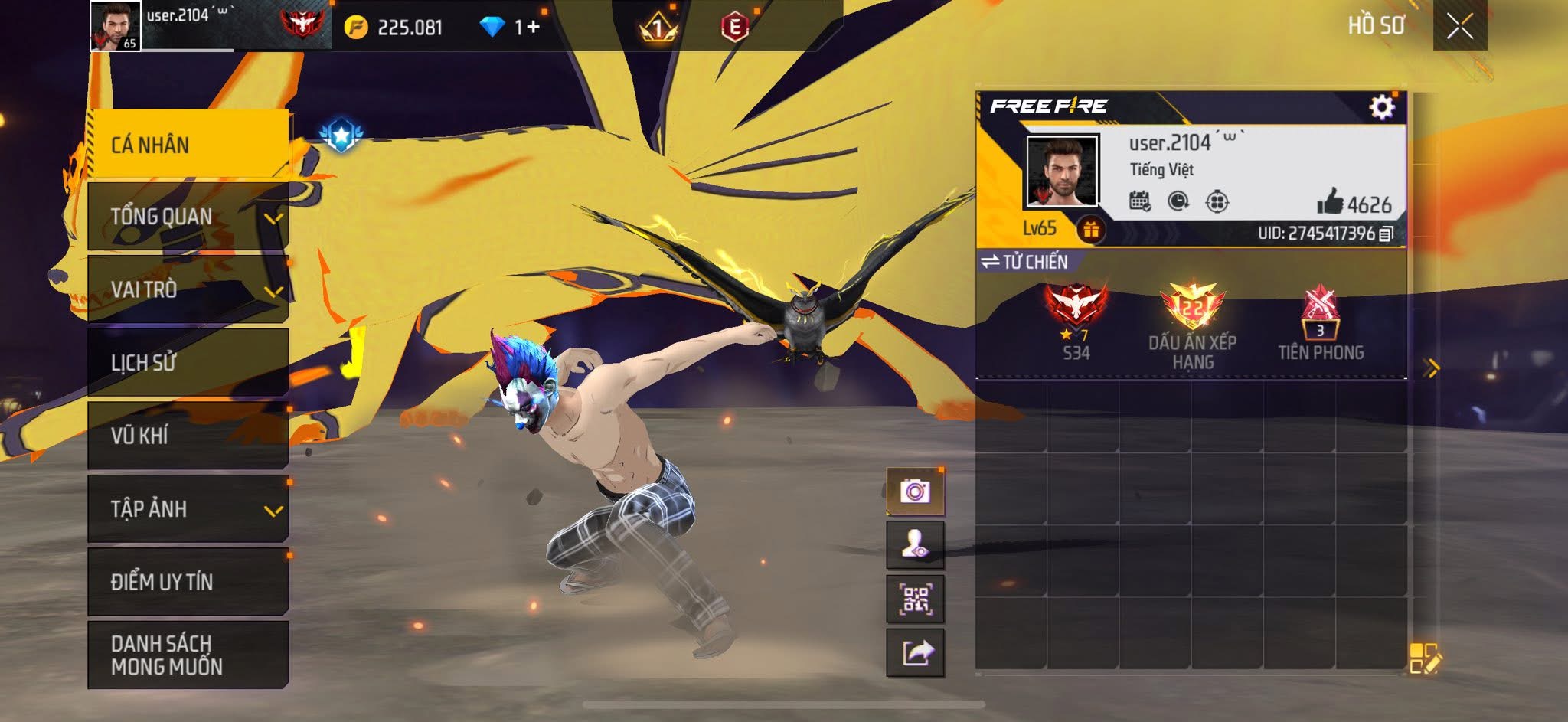Tap the camera screenshot button
1568x722 pixels.
(x=915, y=491)
